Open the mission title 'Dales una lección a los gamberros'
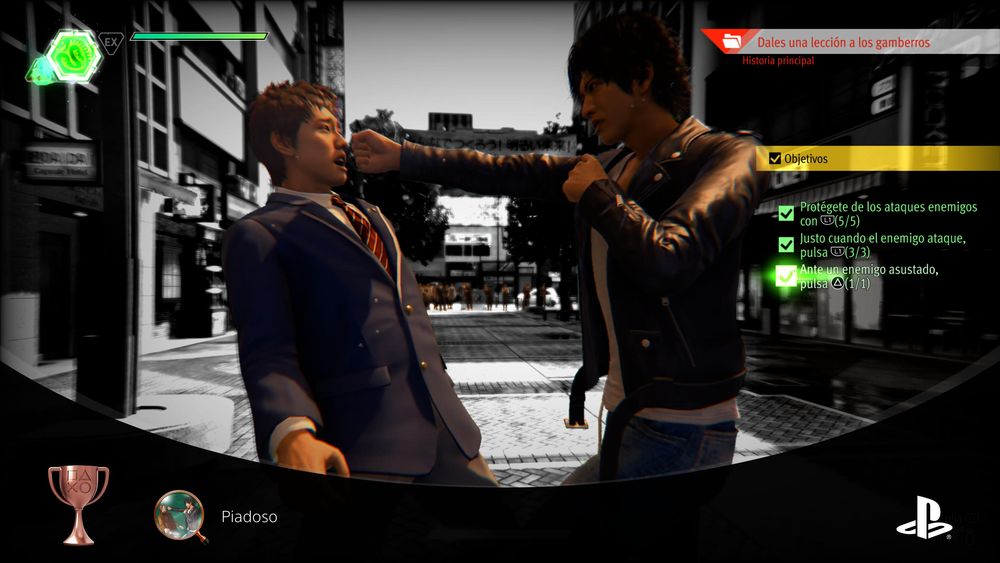This screenshot has height=563, width=1000. point(844,42)
